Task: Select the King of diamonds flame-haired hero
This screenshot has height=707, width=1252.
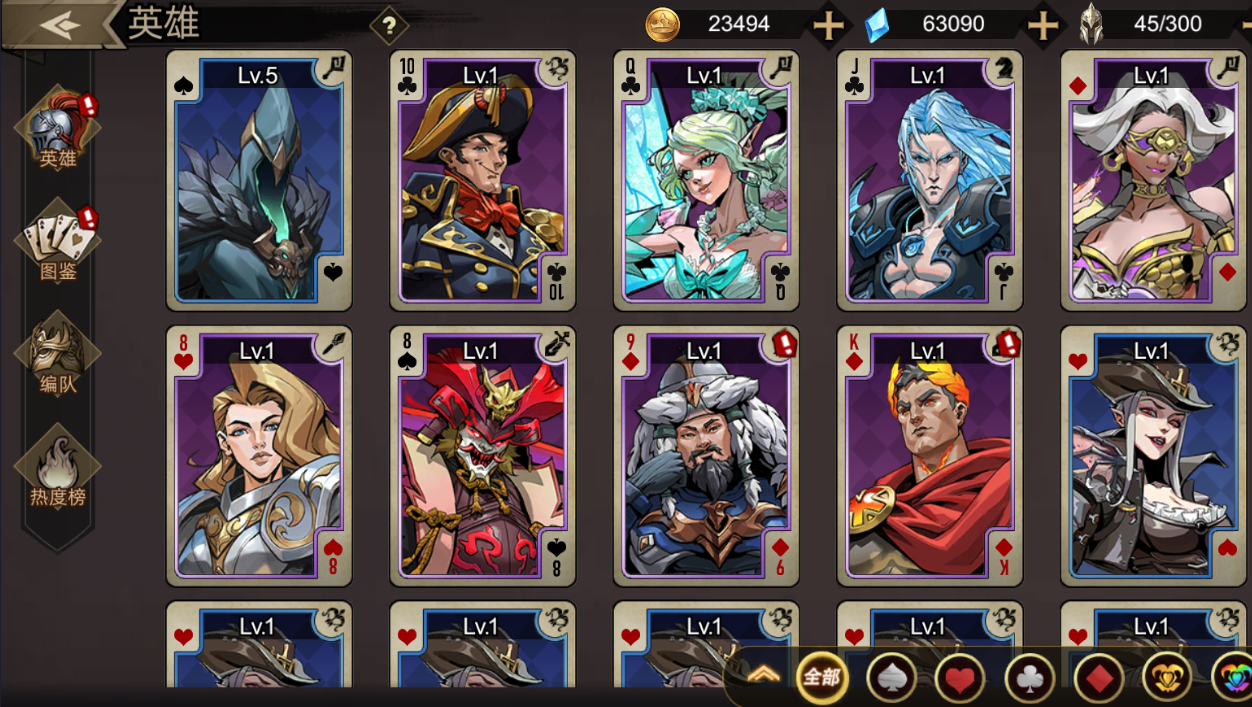Action: tap(930, 455)
